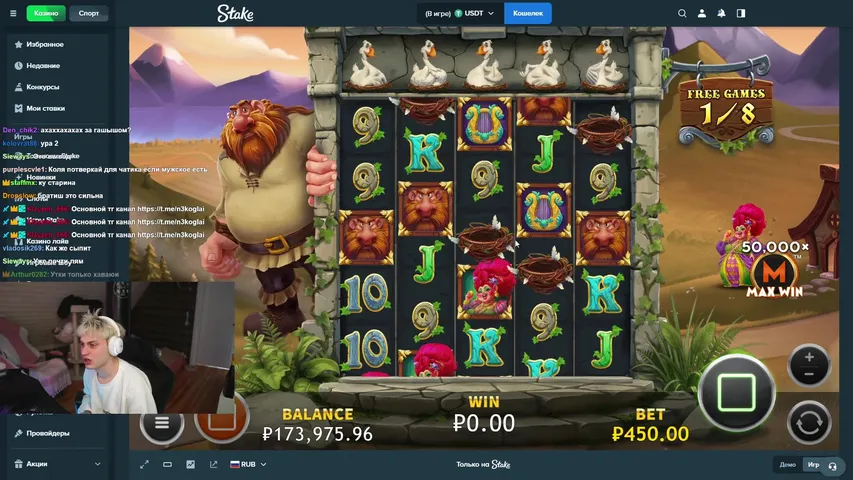The image size is (853, 480).
Task: Open the user profile icon
Action: click(x=702, y=13)
